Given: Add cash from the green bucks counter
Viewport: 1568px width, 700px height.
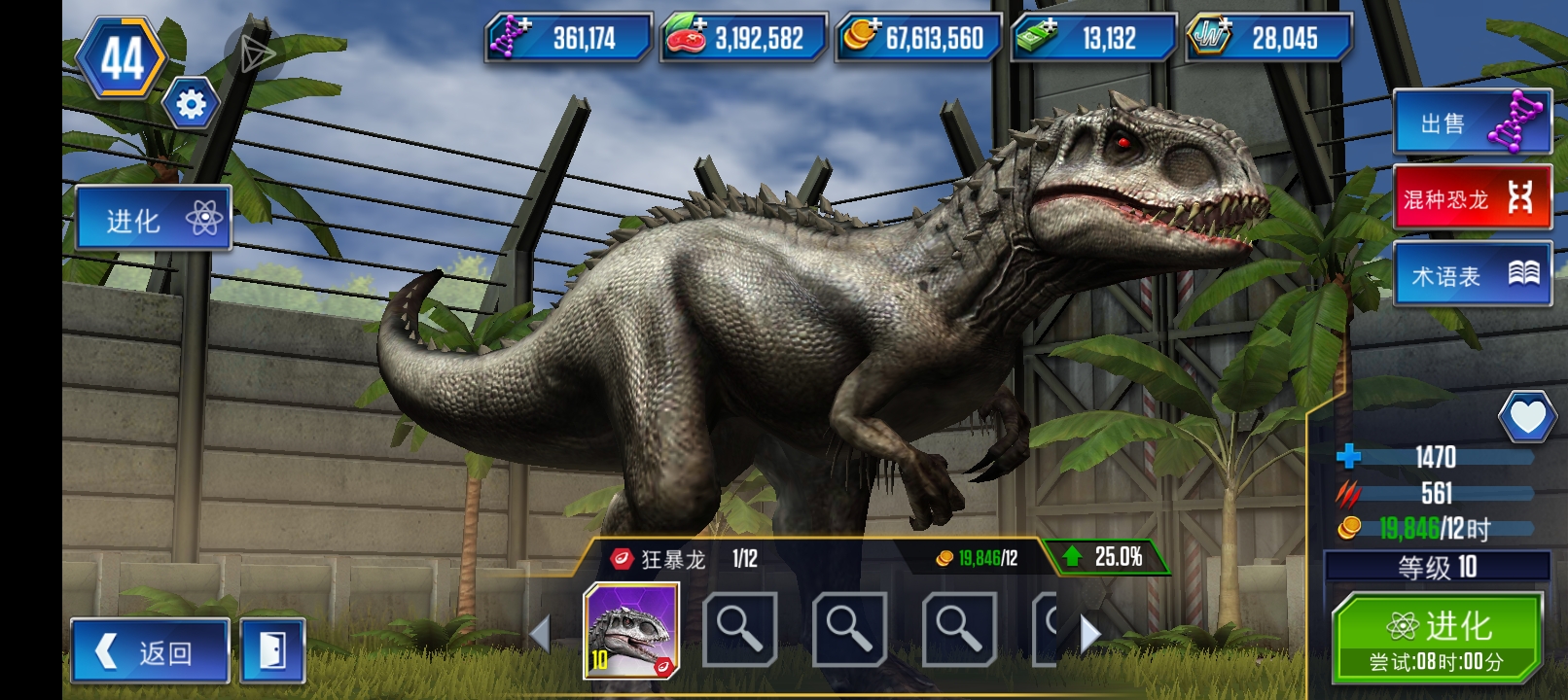Looking at the screenshot, I should 1094,38.
